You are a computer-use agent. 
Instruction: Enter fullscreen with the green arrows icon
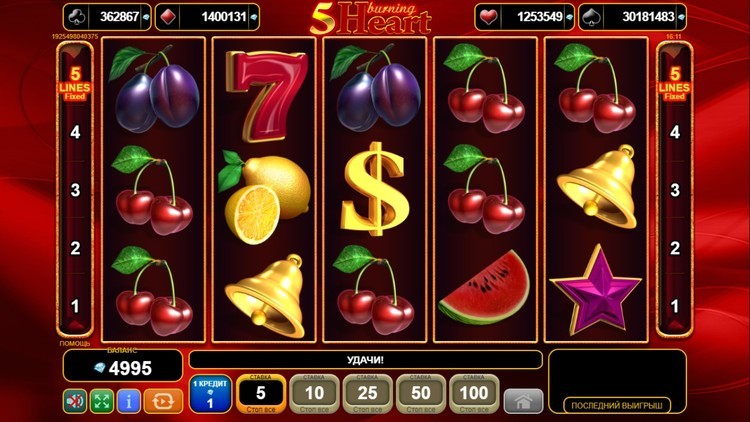(102, 401)
